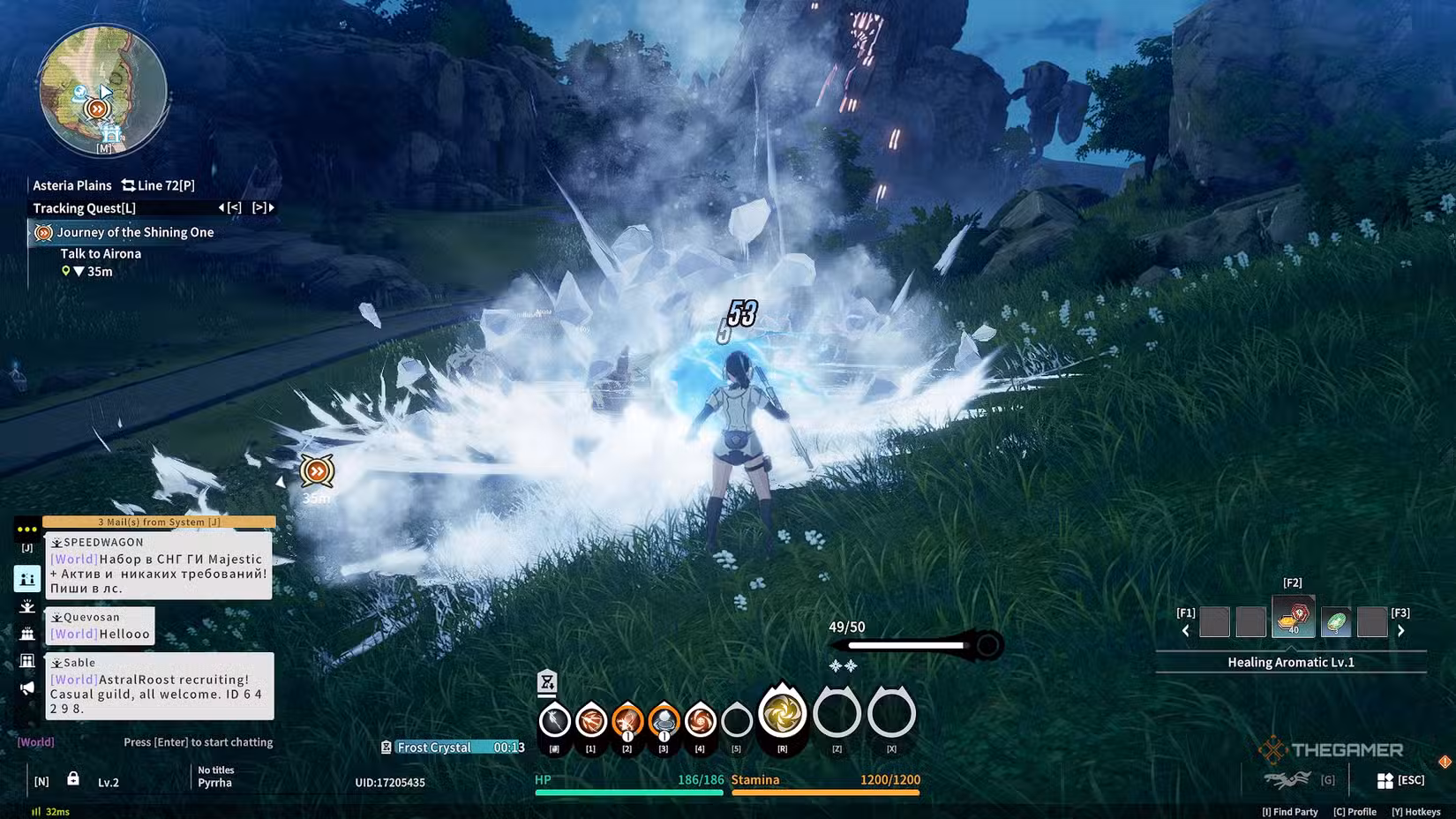Open the Profile screen
This screenshot has width=1456, height=819.
(1355, 812)
